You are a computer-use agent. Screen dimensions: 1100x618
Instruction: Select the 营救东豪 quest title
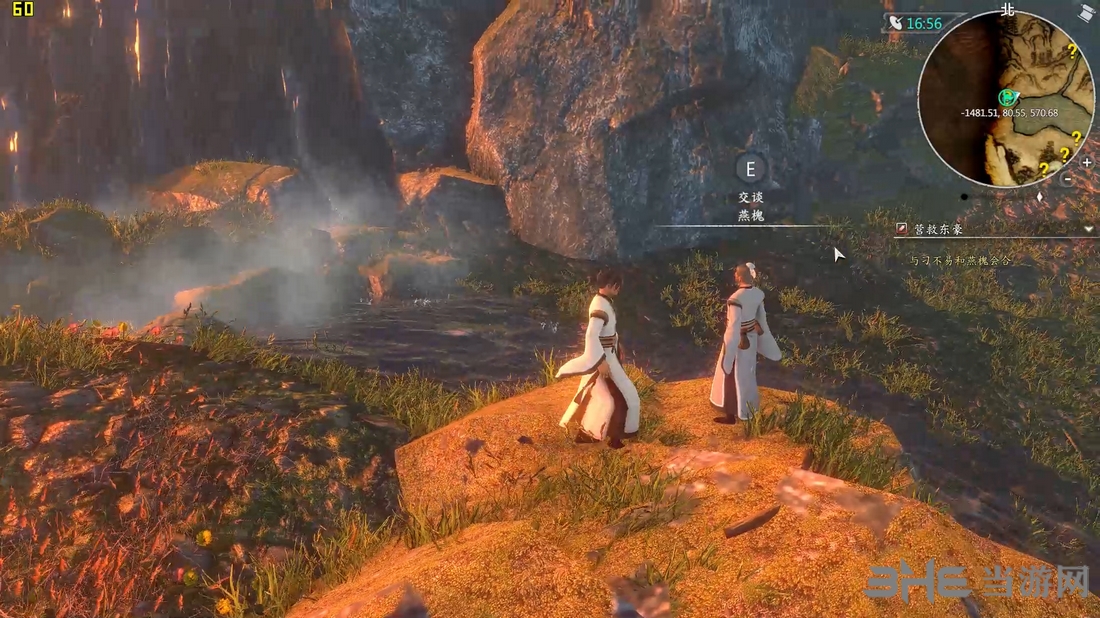coord(939,229)
